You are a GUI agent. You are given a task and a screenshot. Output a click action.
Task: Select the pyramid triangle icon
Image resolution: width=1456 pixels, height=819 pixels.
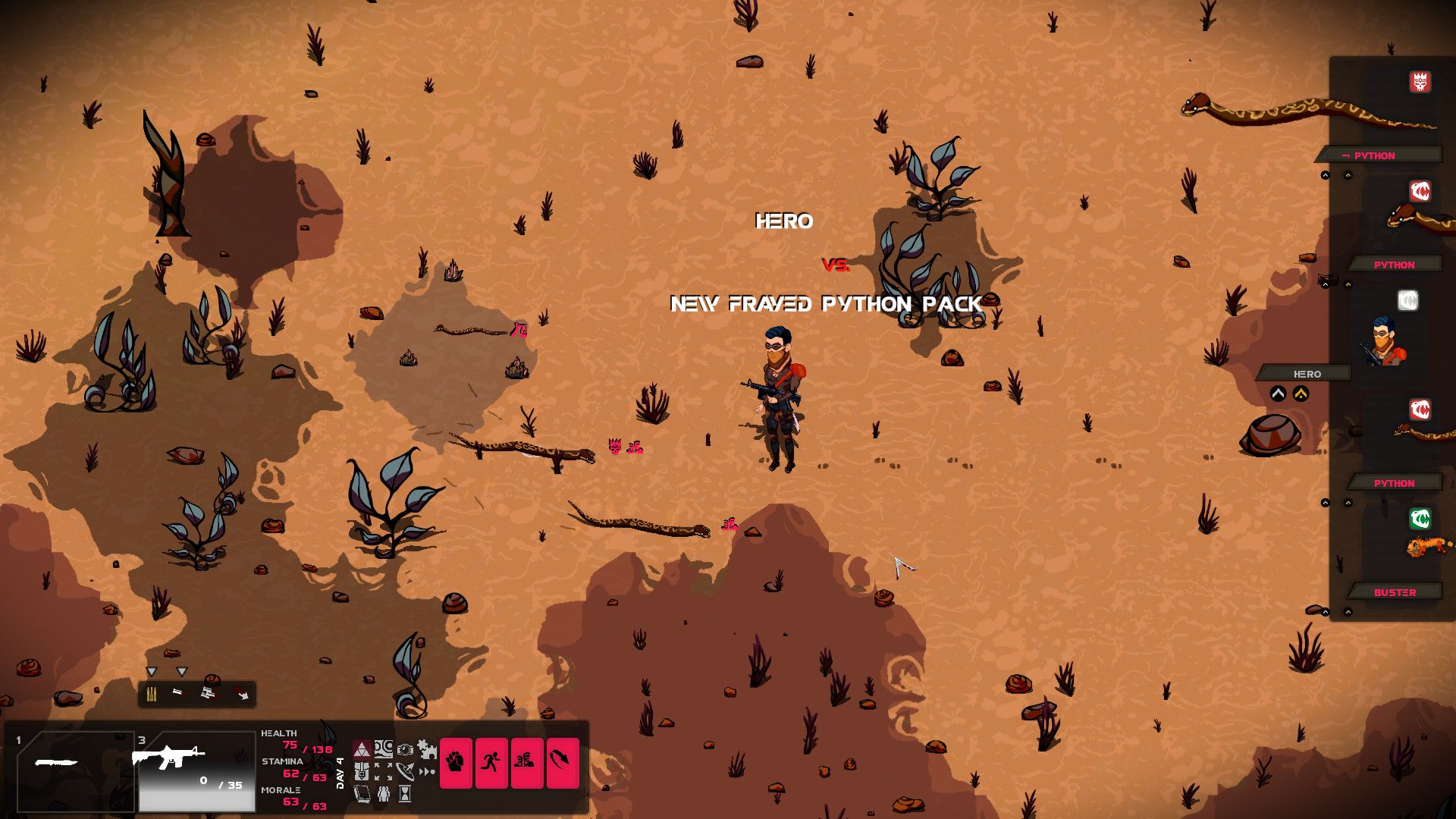[362, 750]
